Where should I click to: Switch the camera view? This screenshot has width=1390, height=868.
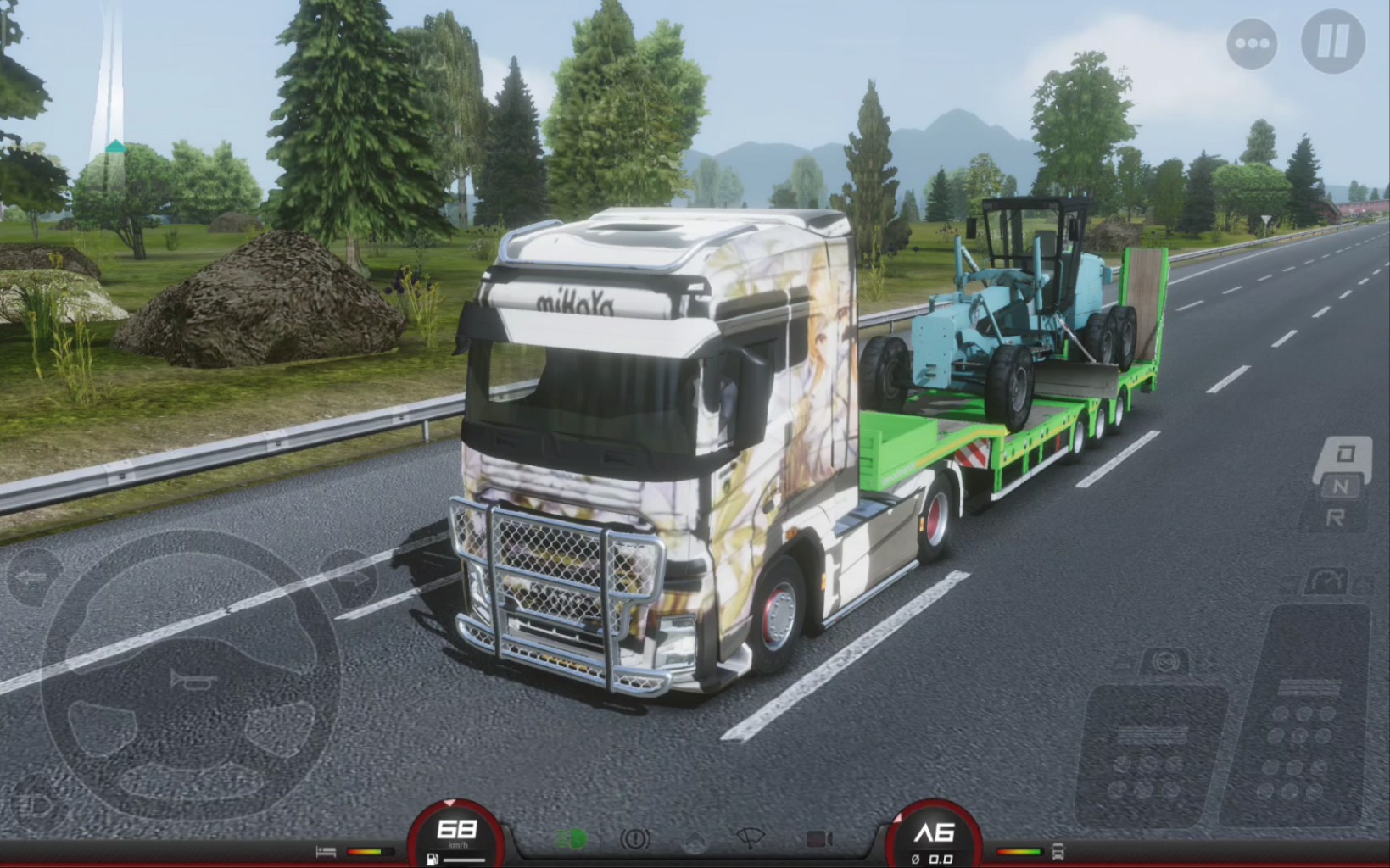[x=818, y=839]
